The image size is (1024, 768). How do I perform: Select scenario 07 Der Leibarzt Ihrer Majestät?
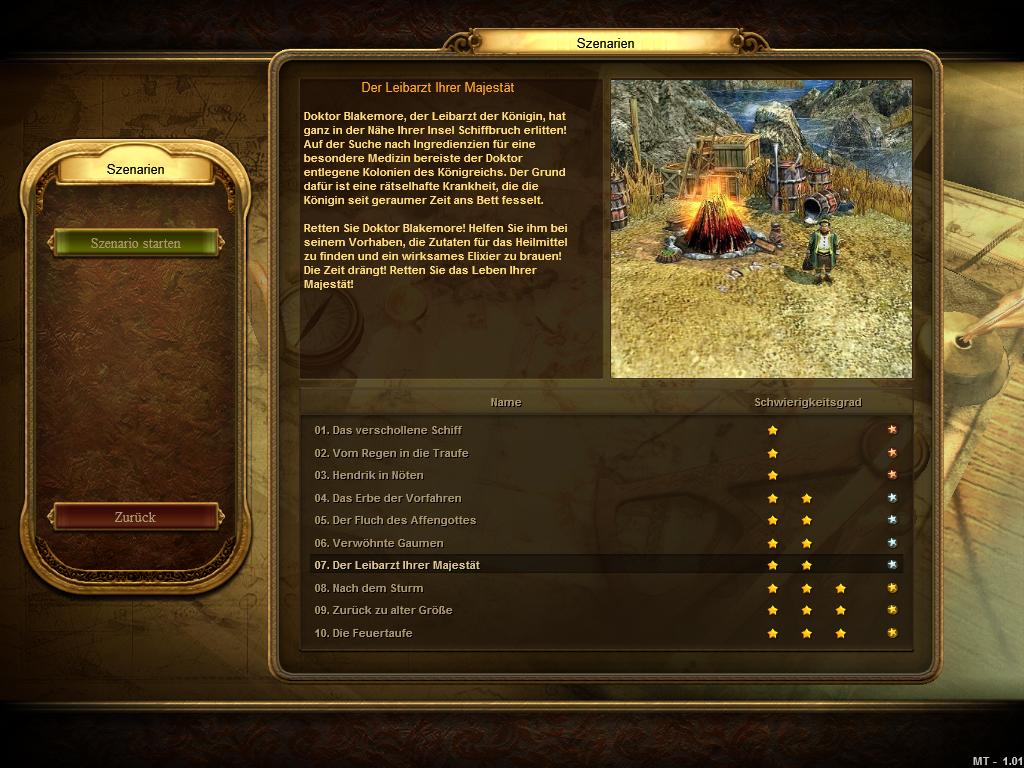[397, 565]
